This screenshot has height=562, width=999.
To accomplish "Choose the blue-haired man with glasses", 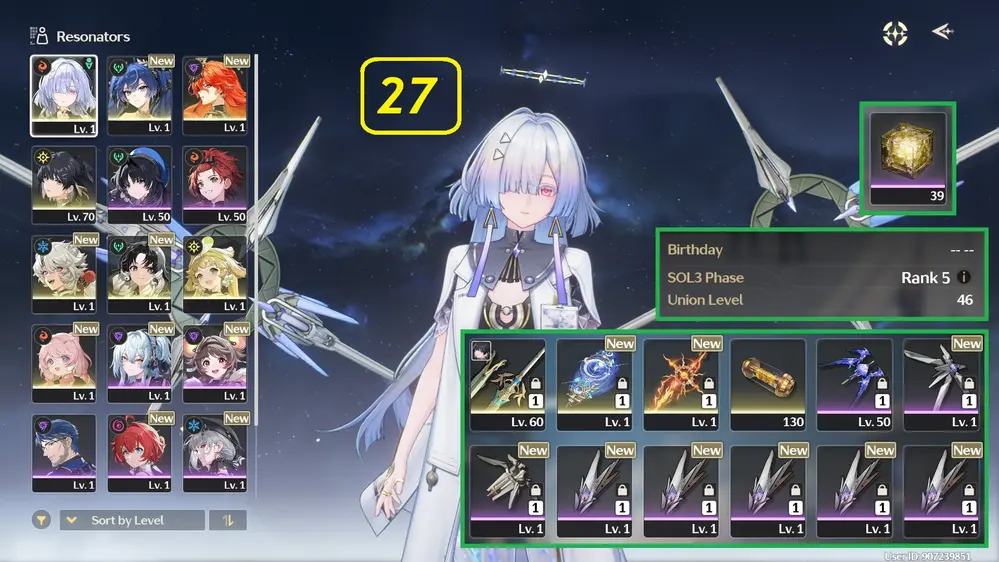I will coord(64,452).
